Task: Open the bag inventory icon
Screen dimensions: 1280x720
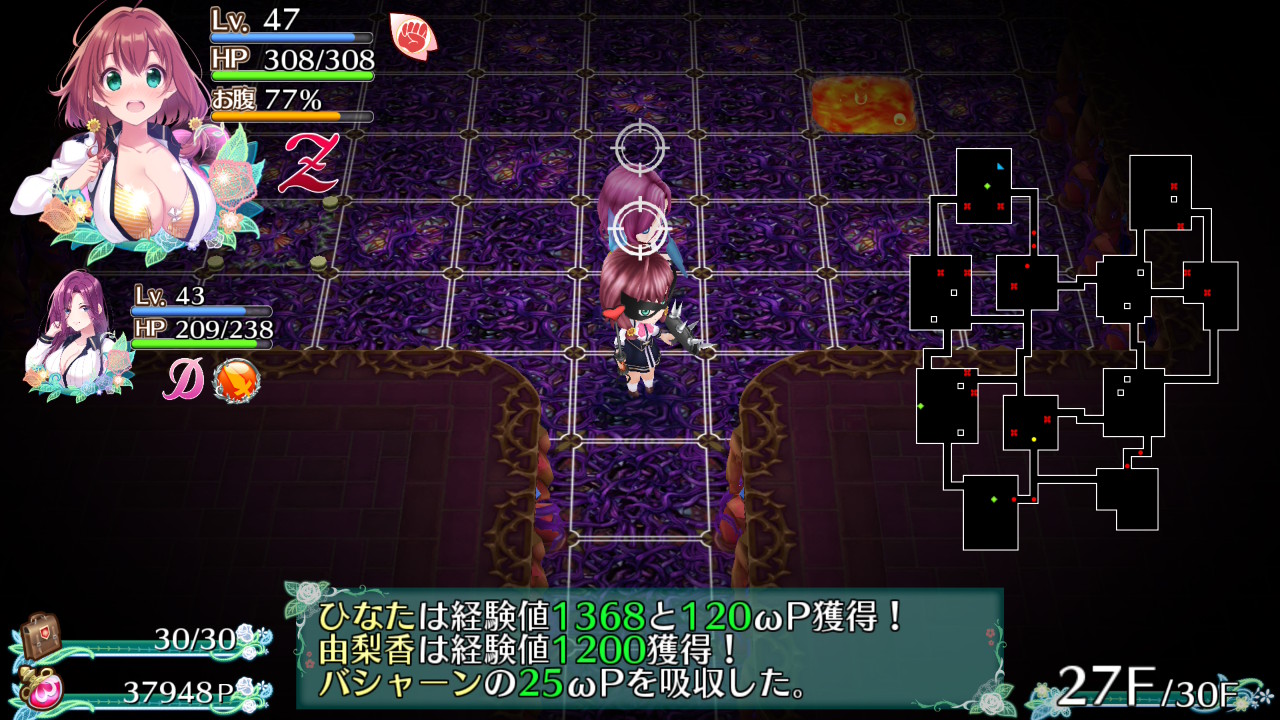Action: (x=40, y=634)
